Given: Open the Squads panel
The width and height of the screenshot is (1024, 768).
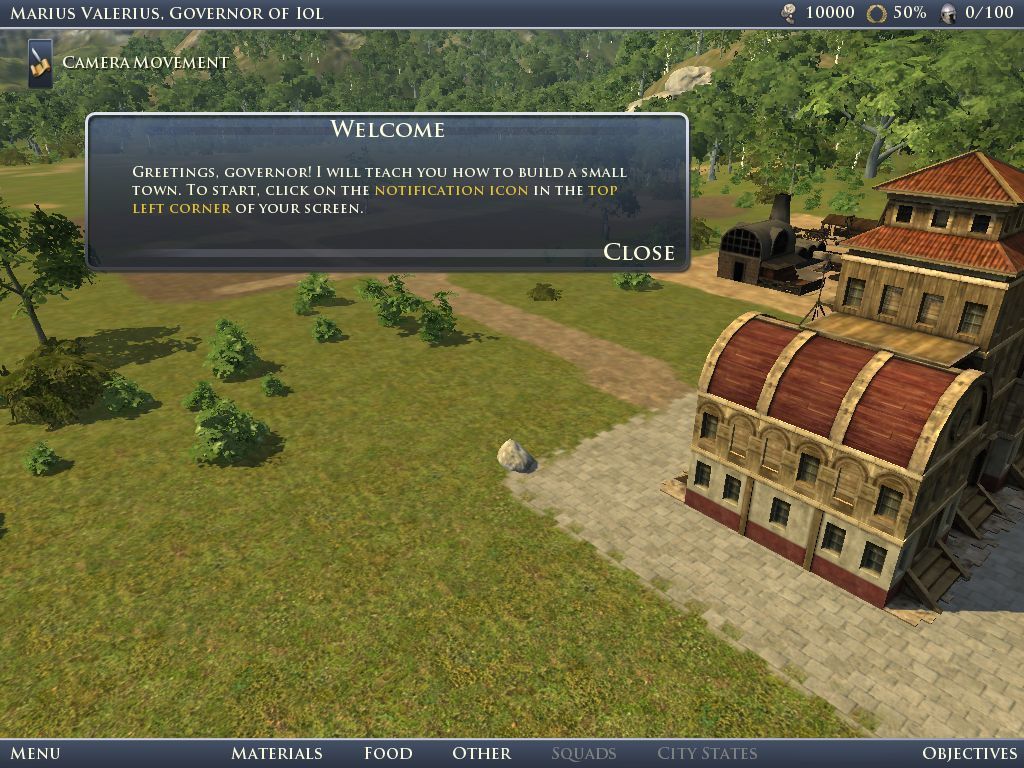Looking at the screenshot, I should click(x=583, y=753).
